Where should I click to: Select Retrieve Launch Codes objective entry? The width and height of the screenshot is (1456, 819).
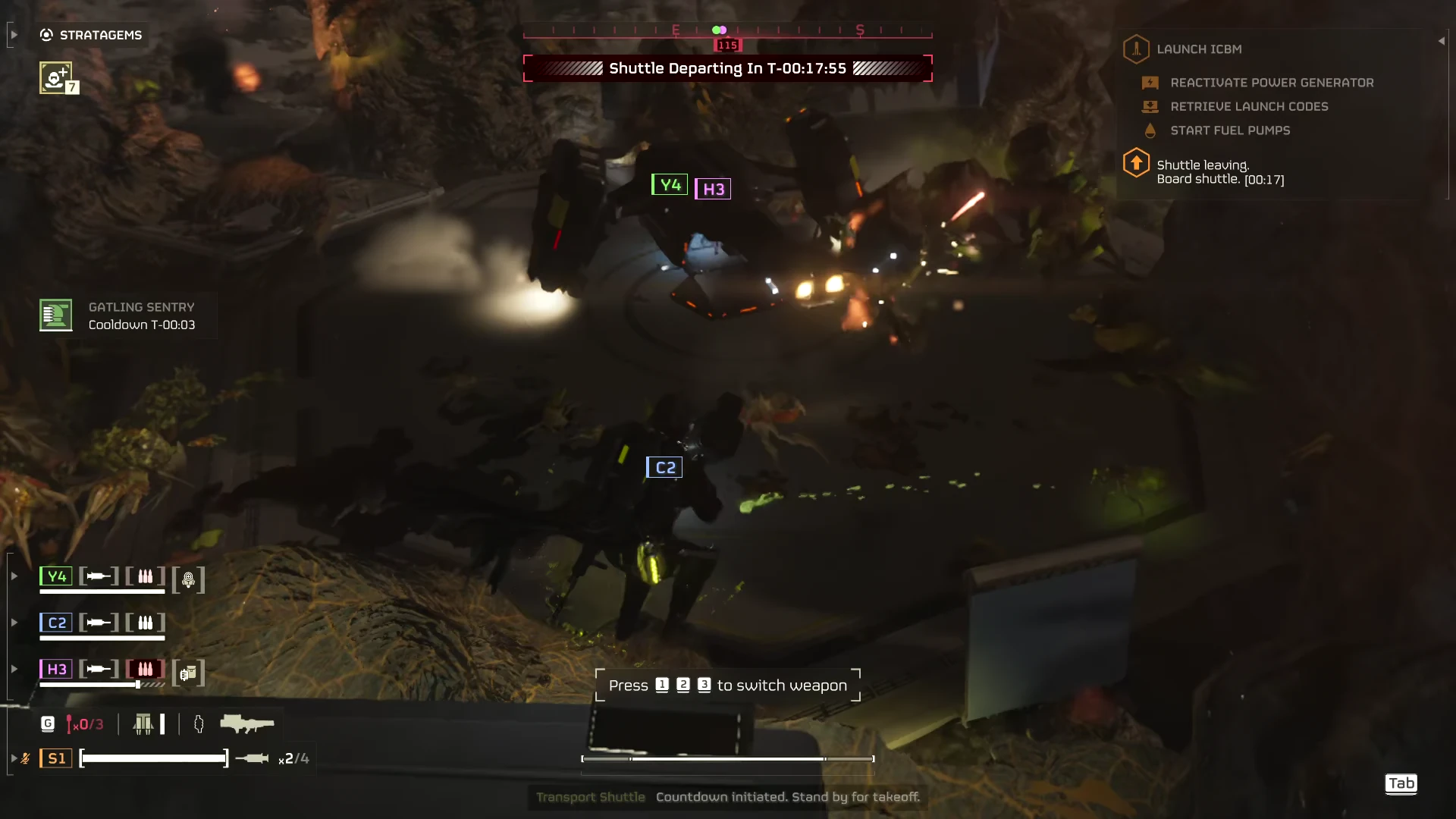coord(1248,107)
